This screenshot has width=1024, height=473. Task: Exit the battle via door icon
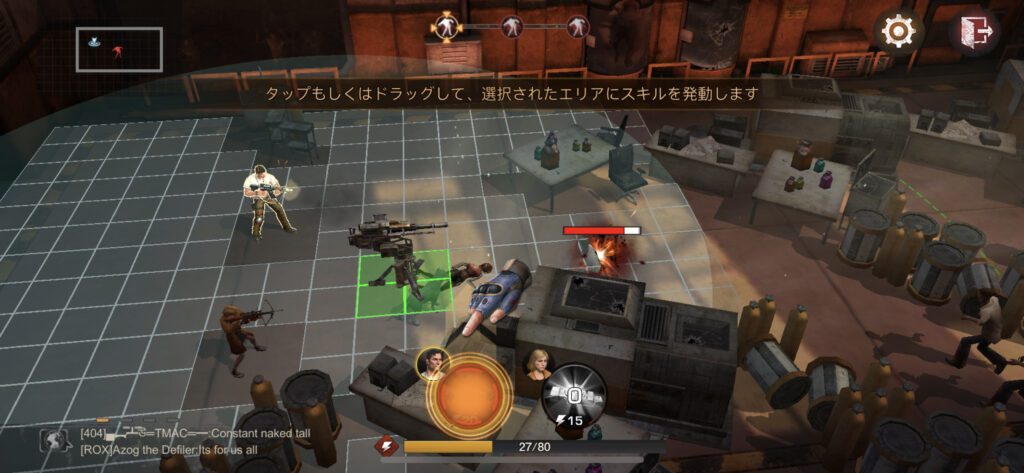click(x=974, y=32)
